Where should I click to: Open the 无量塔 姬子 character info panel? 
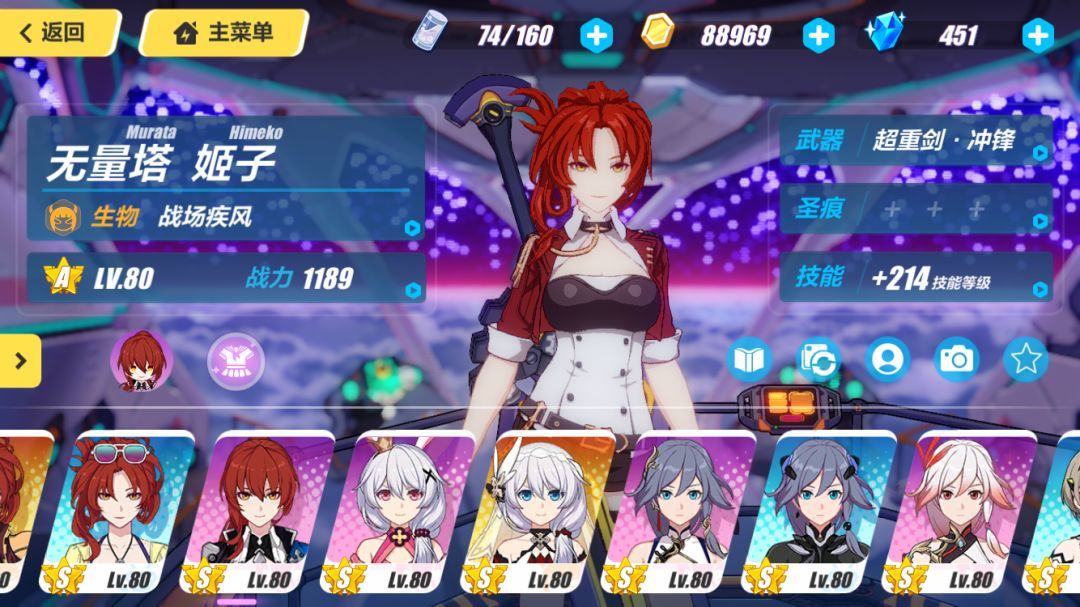[227, 178]
